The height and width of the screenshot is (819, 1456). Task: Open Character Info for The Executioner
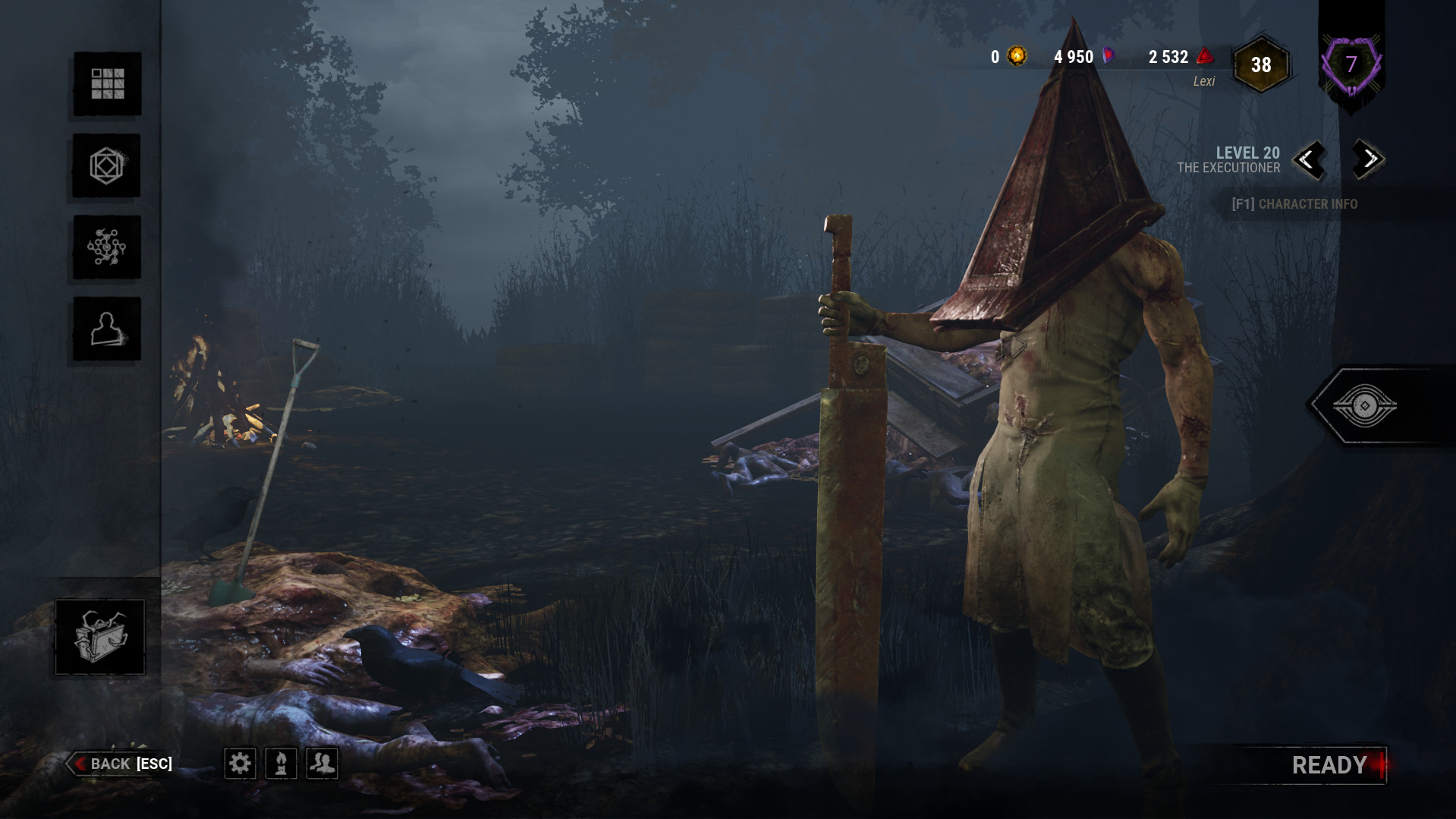tap(1294, 203)
